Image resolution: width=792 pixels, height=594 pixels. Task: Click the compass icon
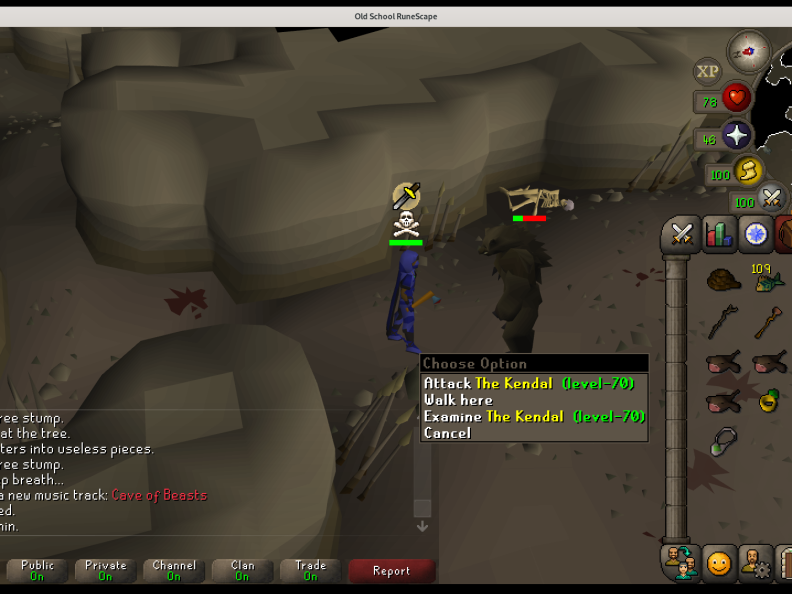(748, 50)
